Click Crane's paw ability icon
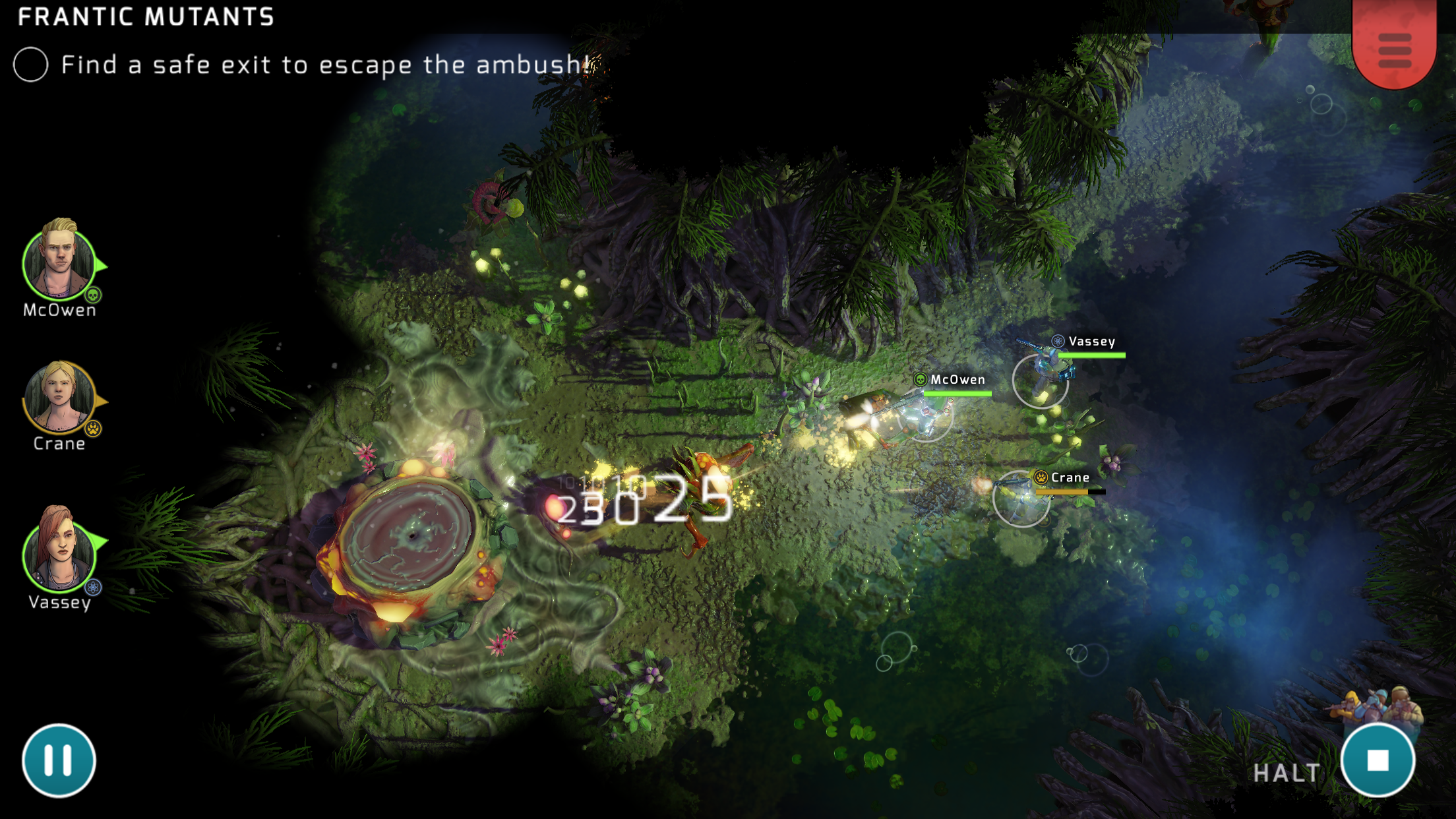Screen dimensions: 1456x819 94,427
